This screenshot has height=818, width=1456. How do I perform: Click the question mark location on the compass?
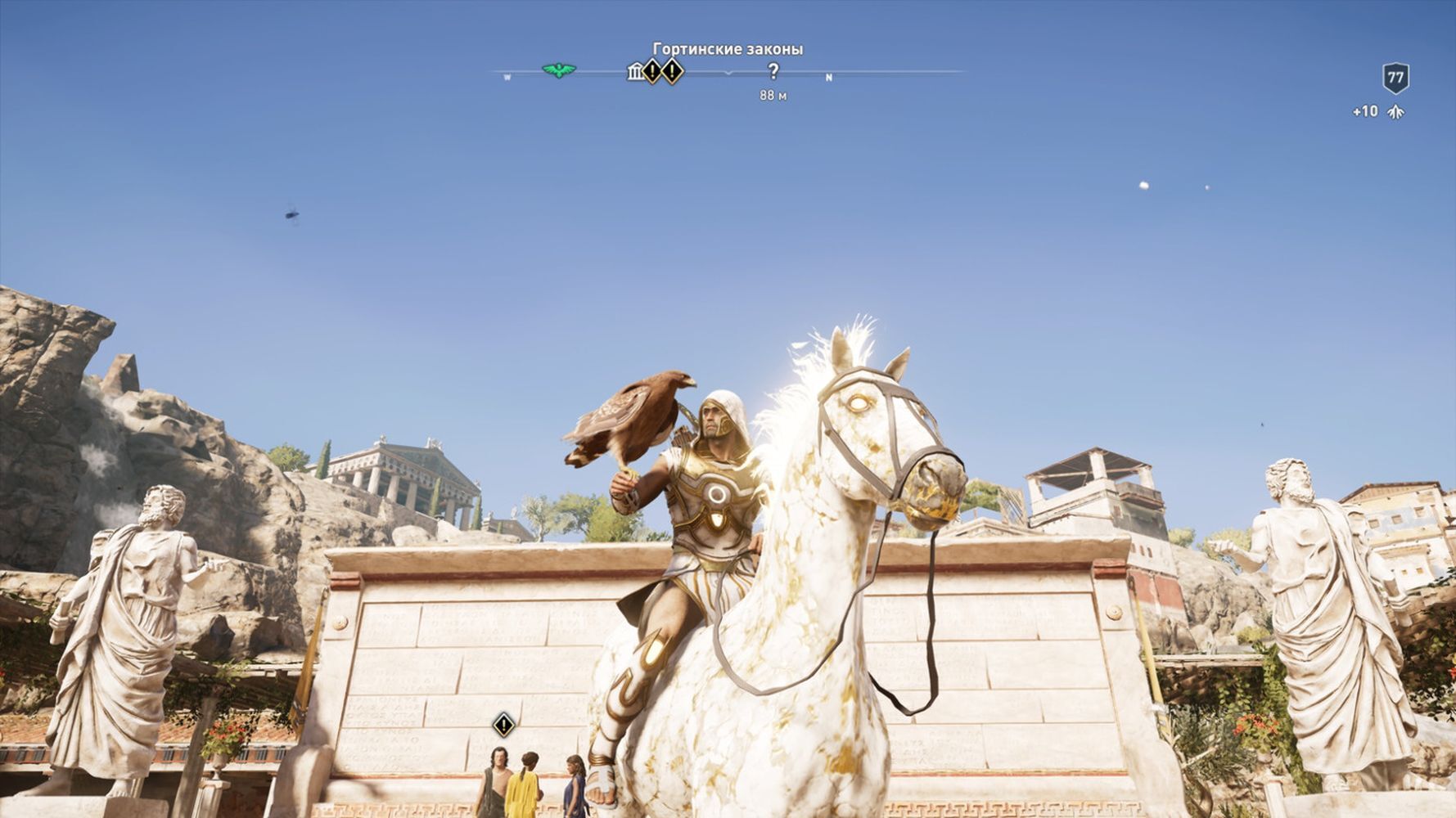point(773,72)
